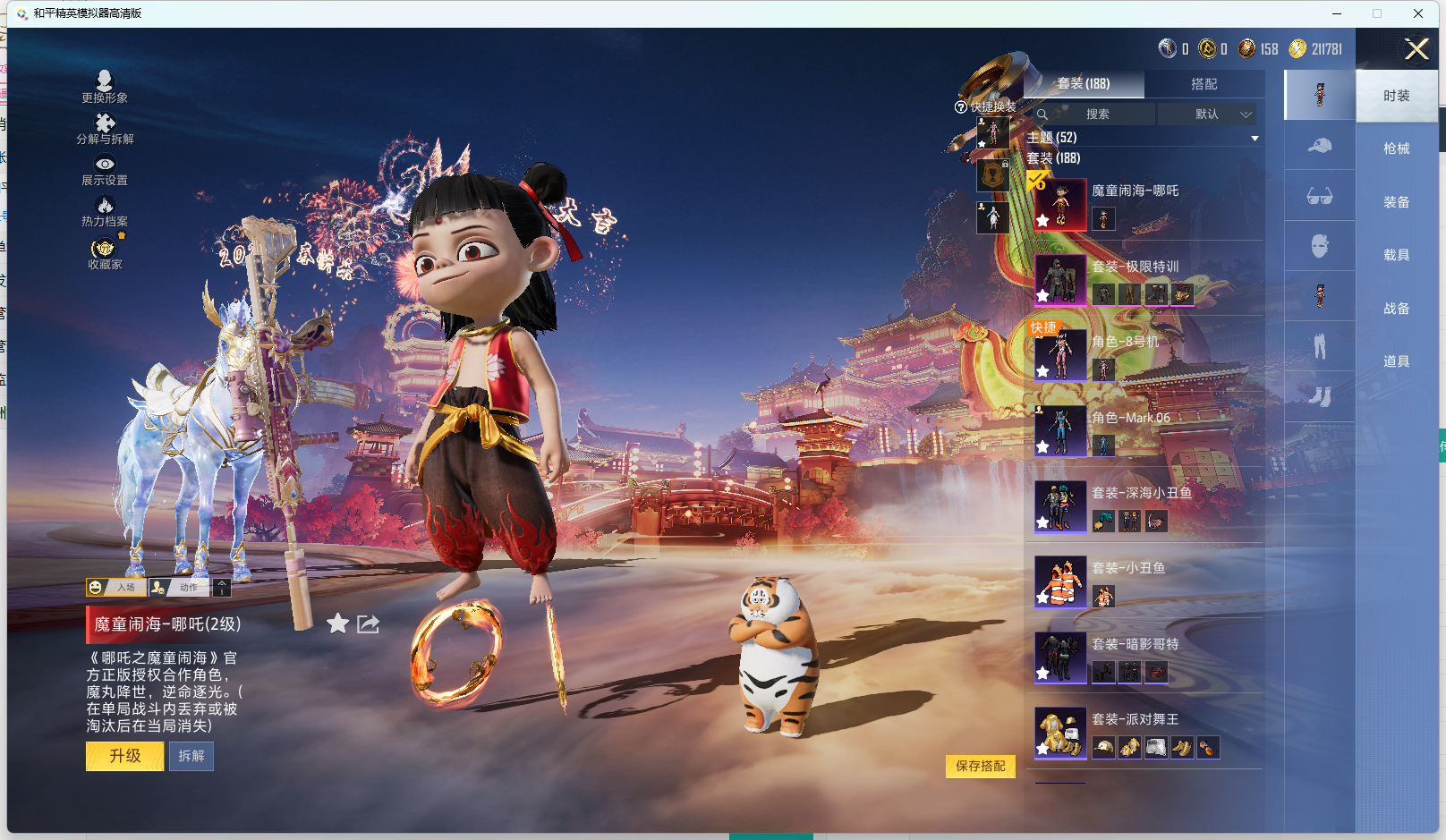This screenshot has height=840, width=1446.
Task: Click the 升级 upgrade button
Action: coord(124,756)
